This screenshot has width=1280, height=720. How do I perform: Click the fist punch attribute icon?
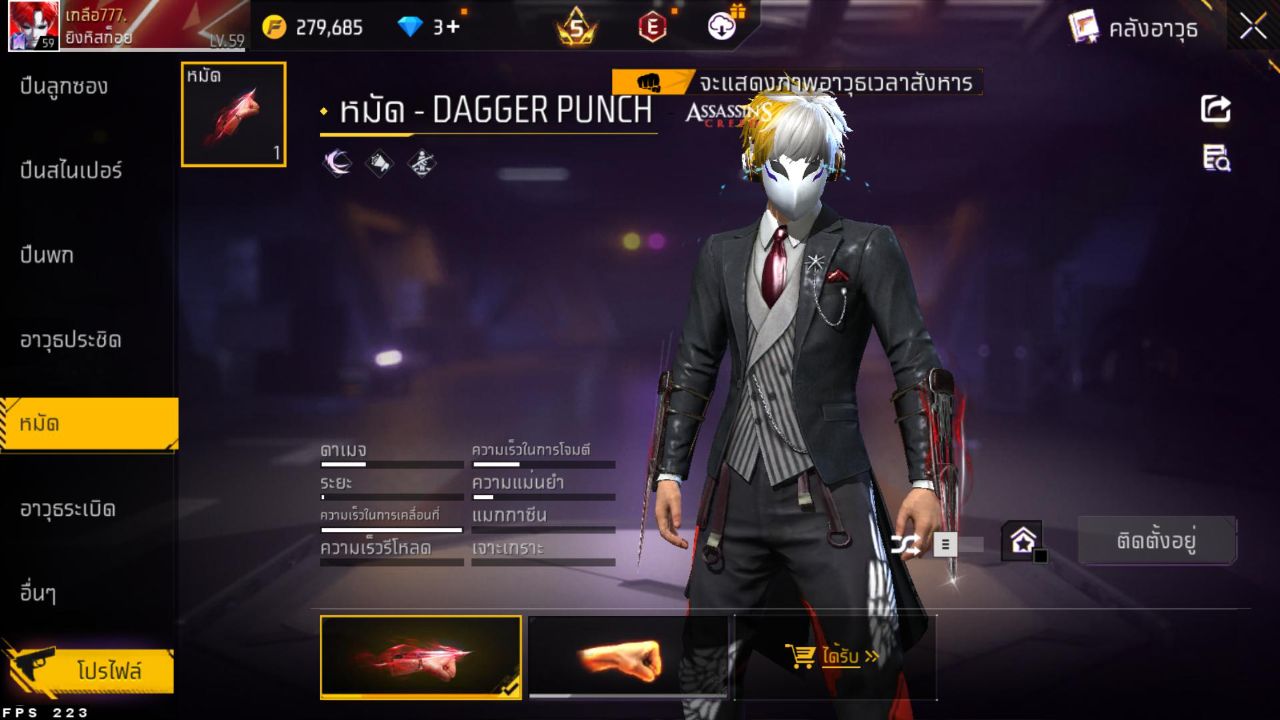(x=381, y=162)
